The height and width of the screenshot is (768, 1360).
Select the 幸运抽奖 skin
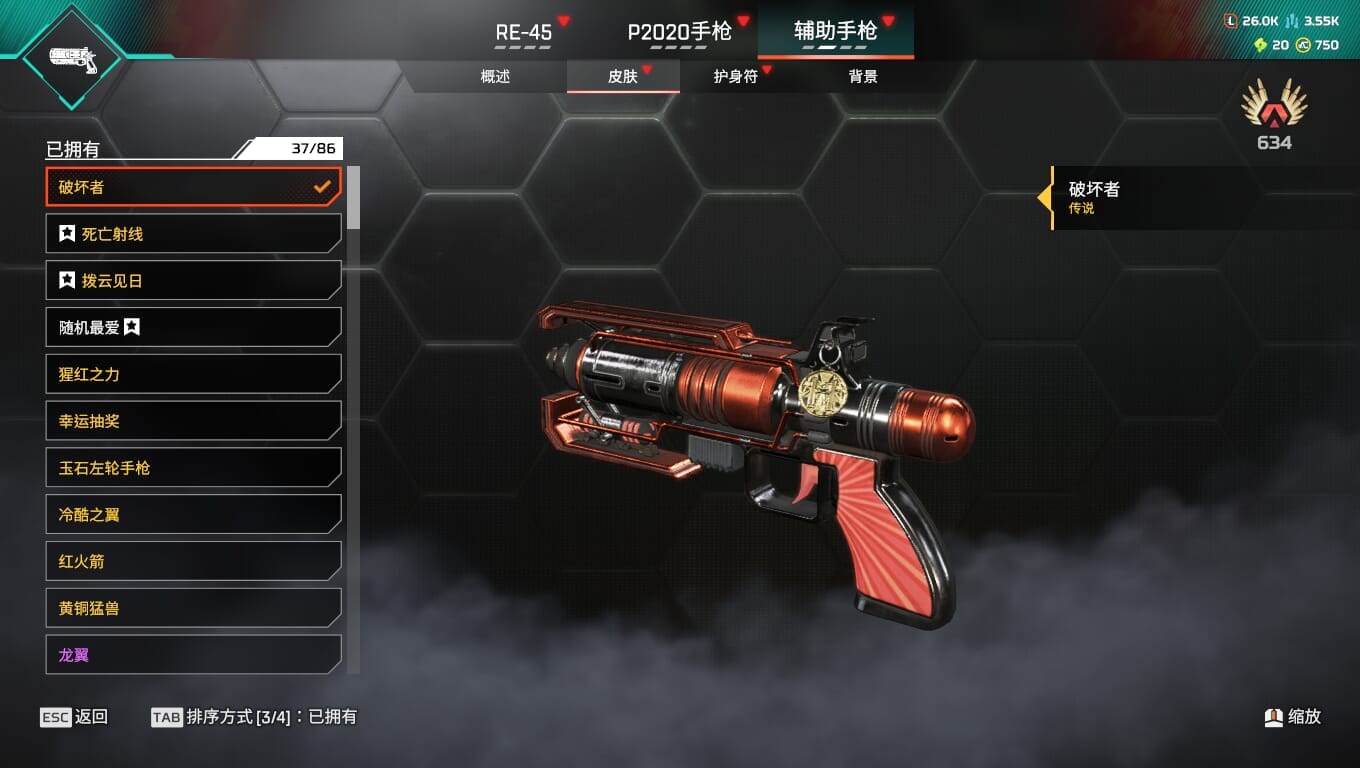193,421
